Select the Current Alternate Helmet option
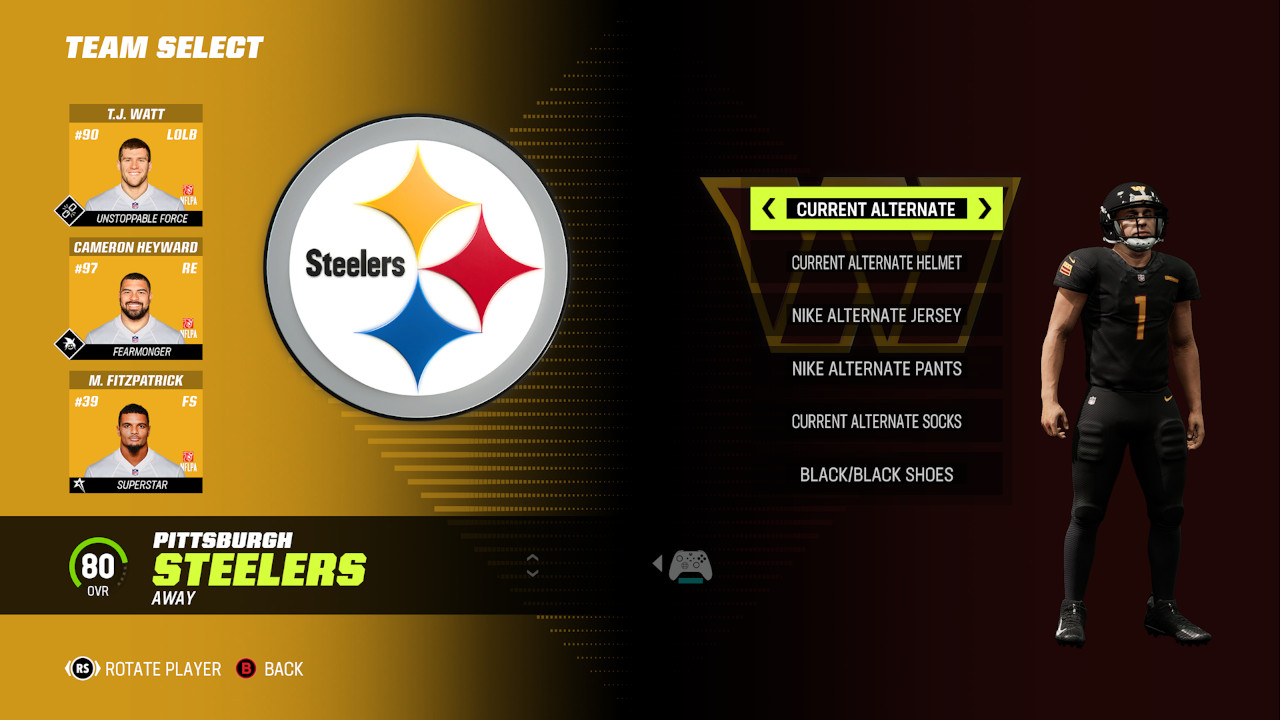Screen dimensions: 1280x720 (878, 262)
